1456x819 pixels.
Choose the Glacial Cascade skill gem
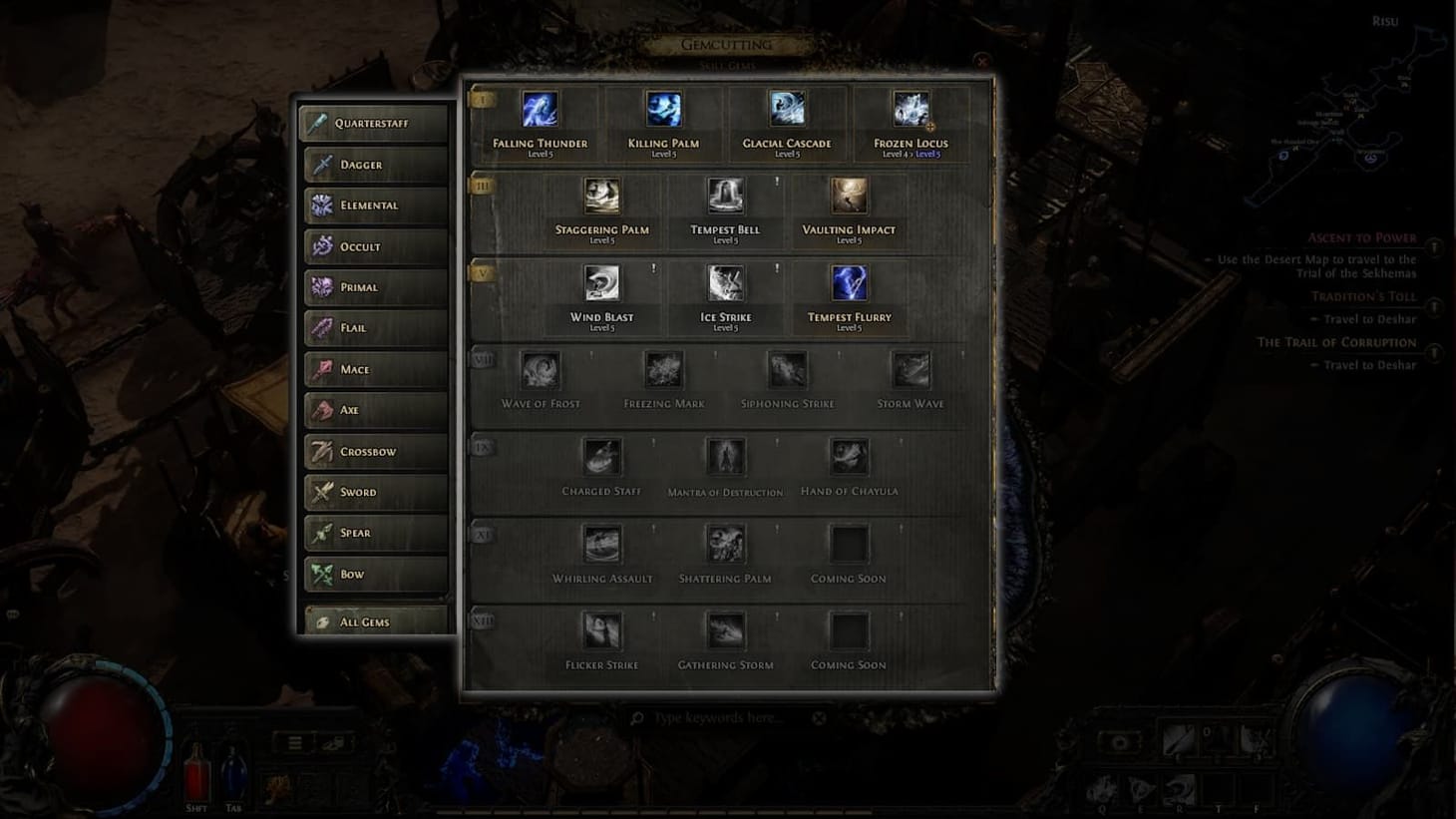click(x=786, y=110)
